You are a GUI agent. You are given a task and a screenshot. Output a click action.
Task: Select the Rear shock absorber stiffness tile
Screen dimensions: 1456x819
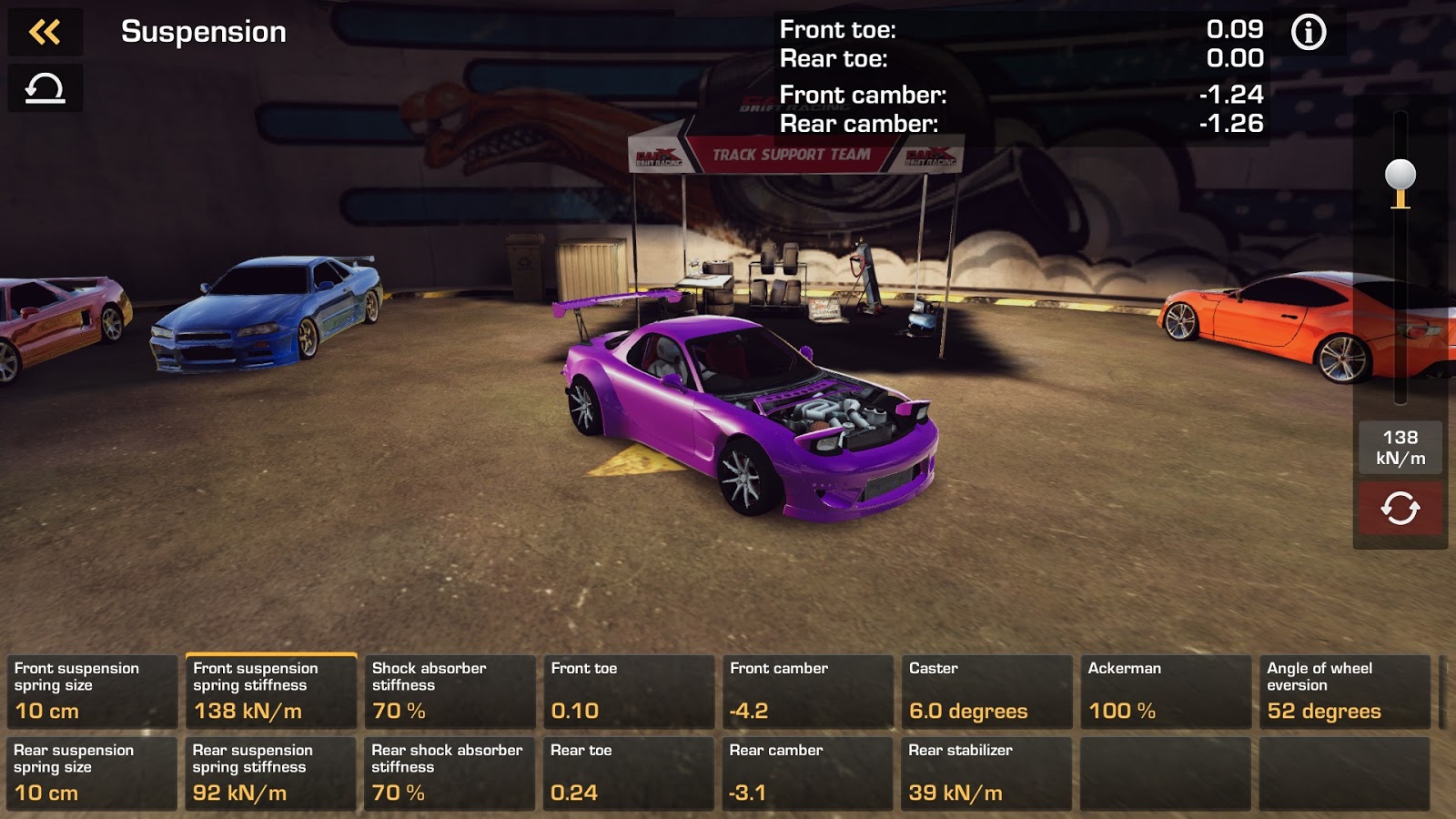[x=450, y=773]
